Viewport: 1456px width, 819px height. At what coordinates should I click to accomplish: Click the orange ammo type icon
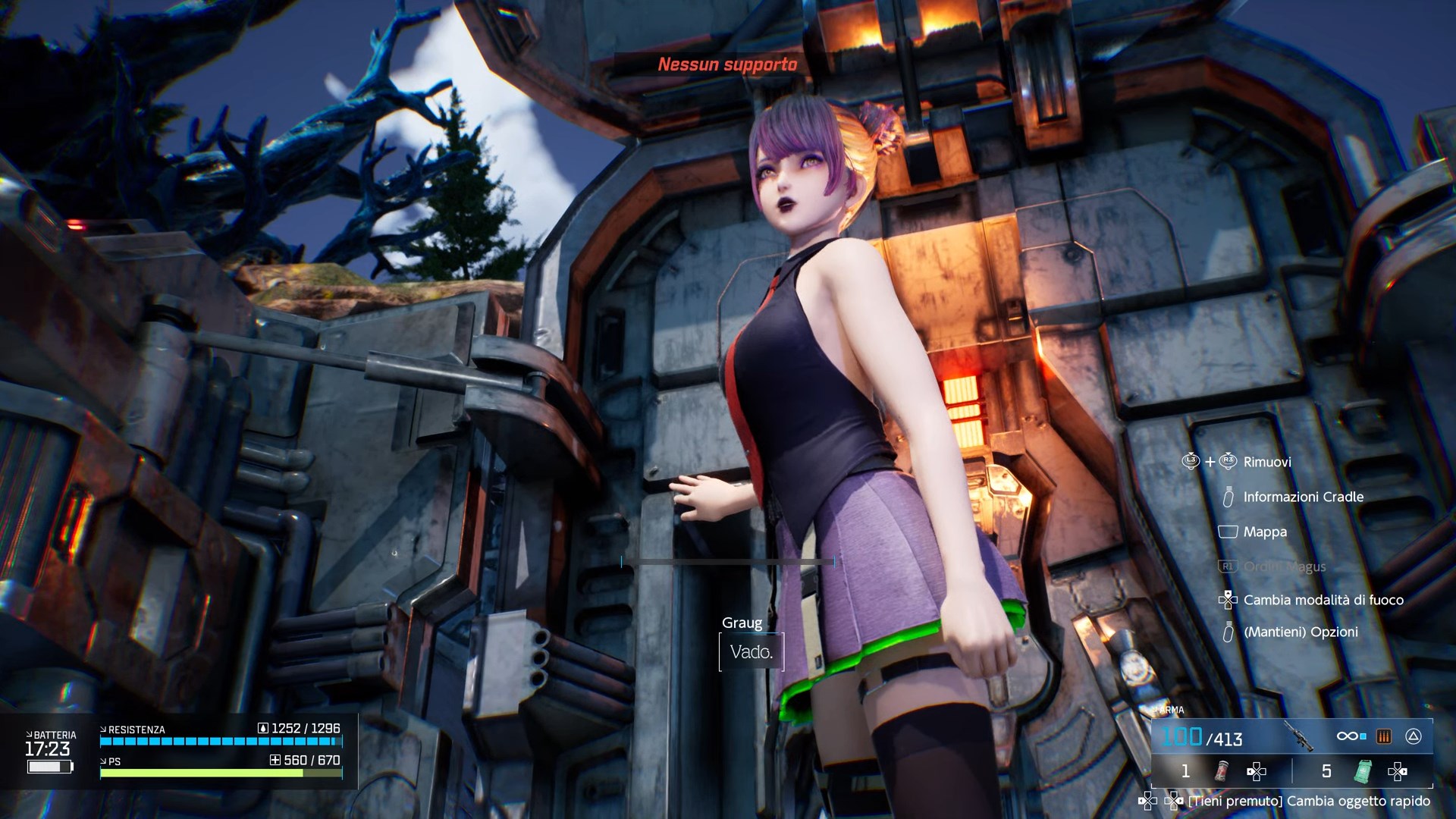click(x=1384, y=736)
